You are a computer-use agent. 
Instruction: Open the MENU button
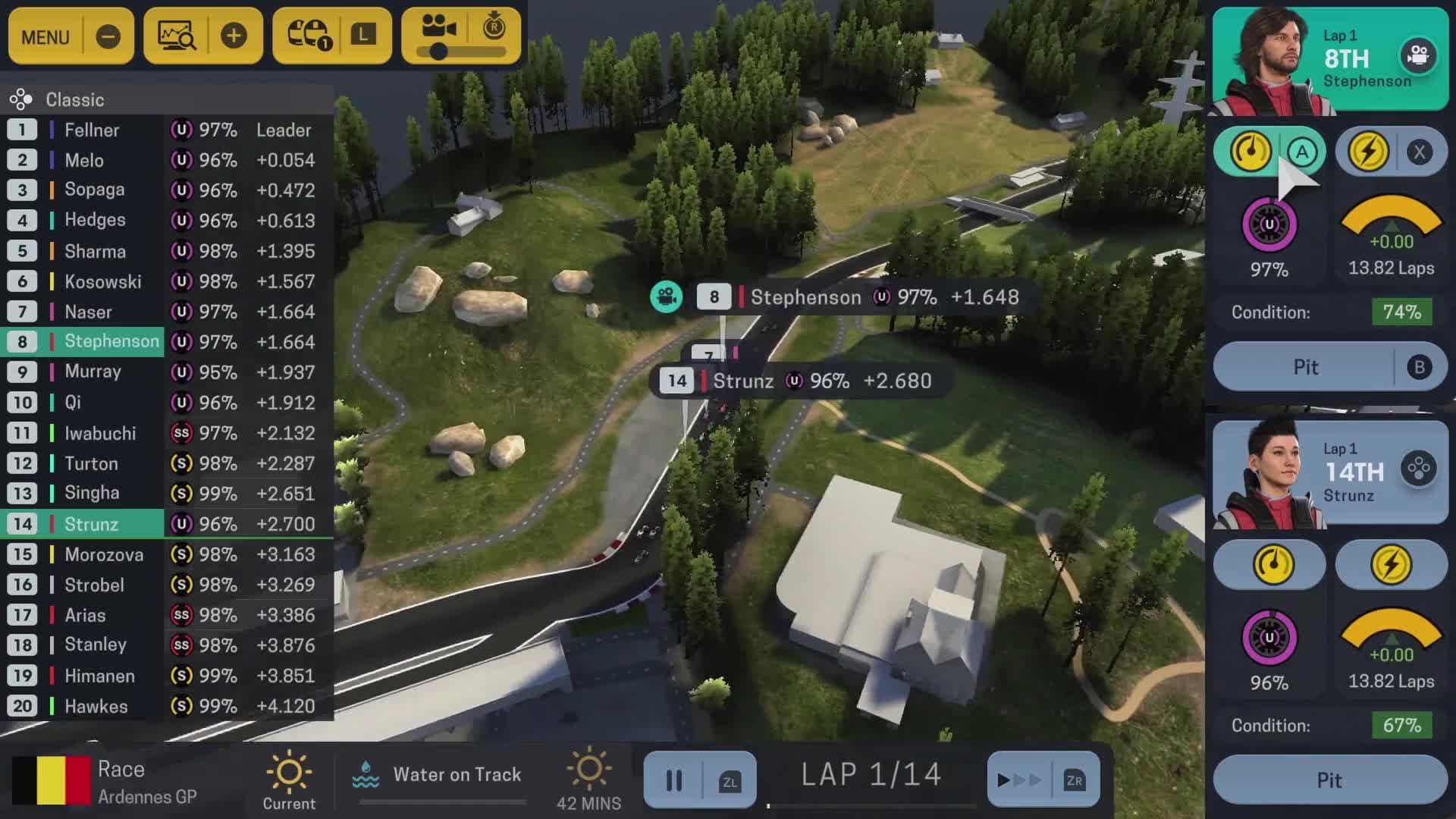(45, 36)
